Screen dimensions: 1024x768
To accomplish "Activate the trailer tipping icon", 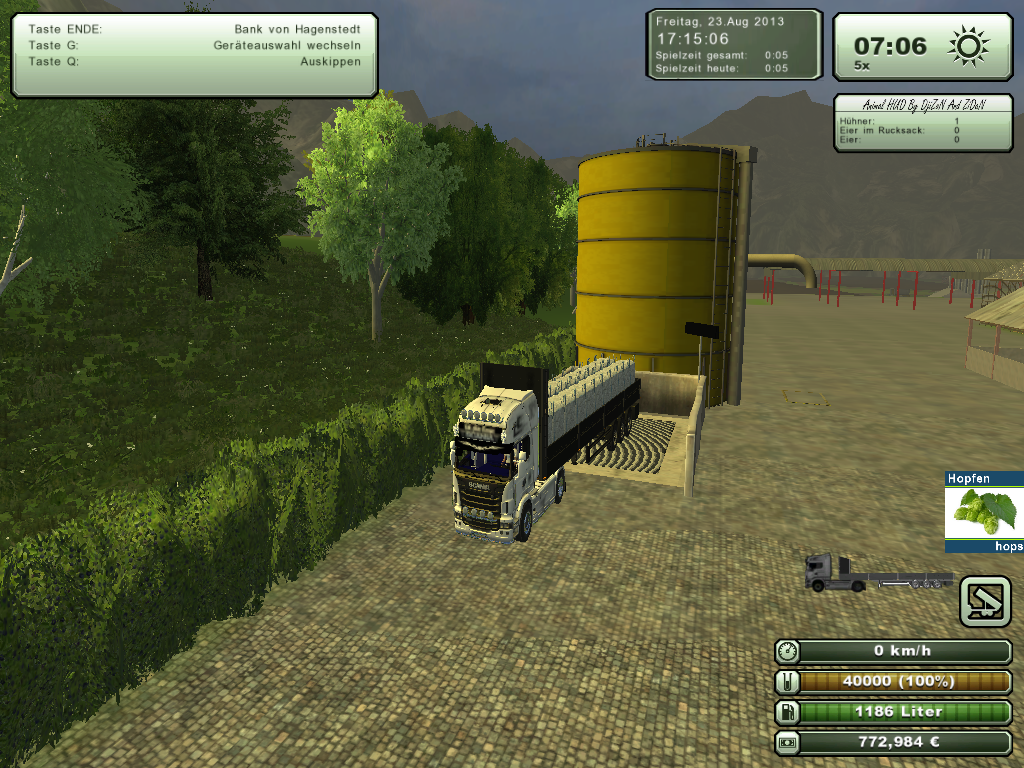I will (984, 601).
